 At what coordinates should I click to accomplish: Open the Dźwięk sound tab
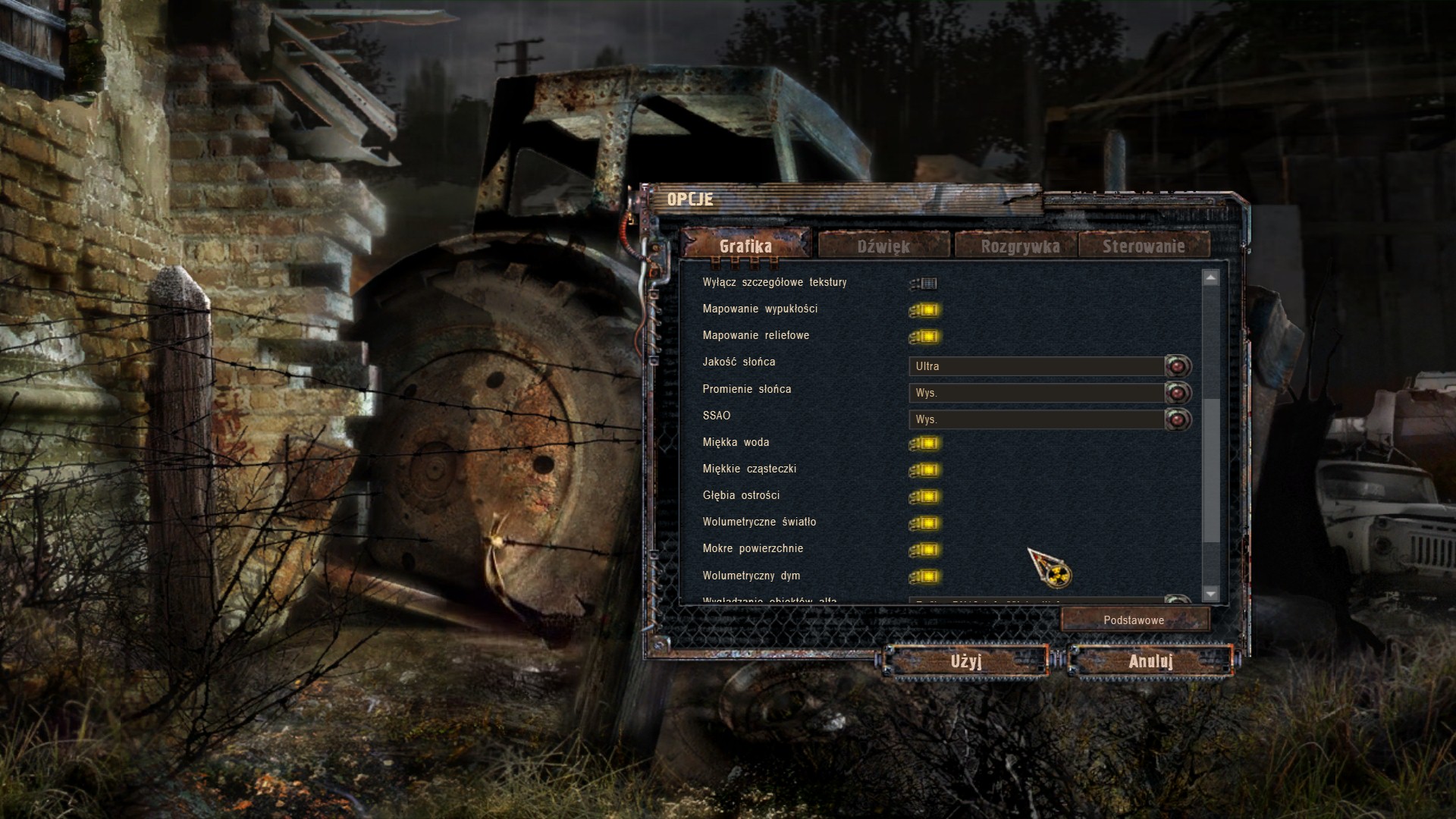coord(883,246)
